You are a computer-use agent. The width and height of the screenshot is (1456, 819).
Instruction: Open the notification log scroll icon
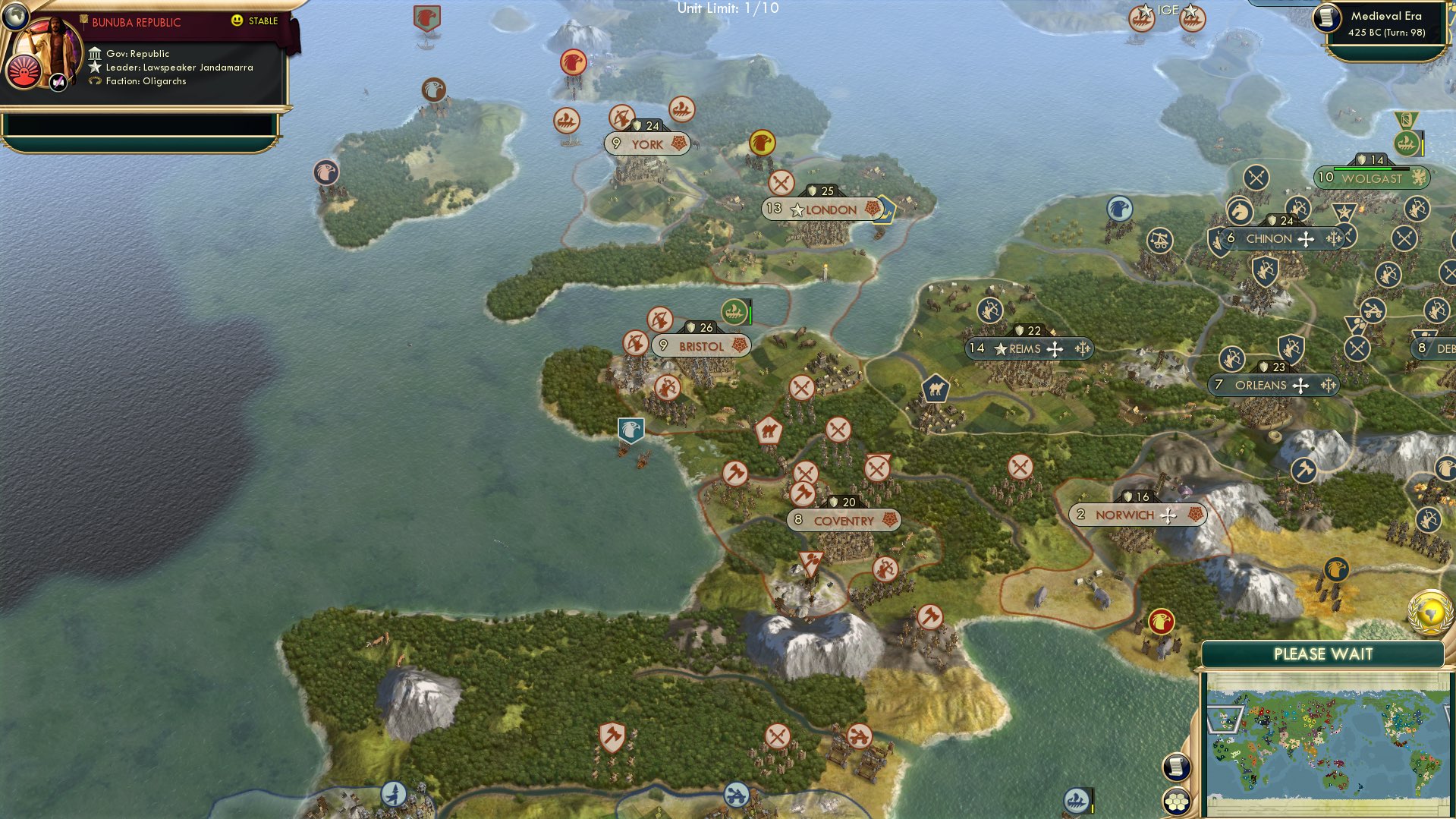(x=1176, y=767)
